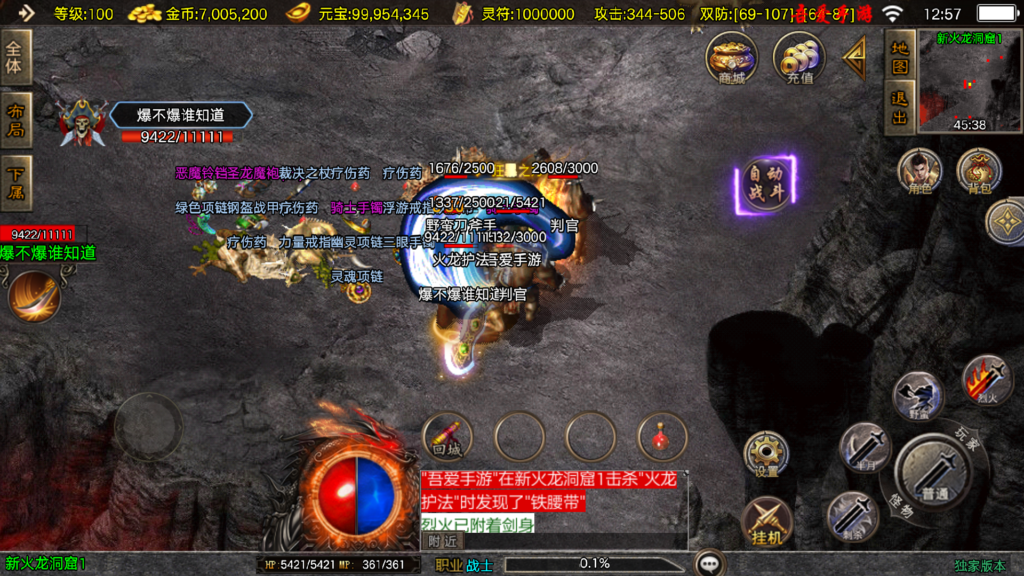This screenshot has width=1024, height=576.
Task: Toggle 挂机 auto-hunt mode
Action: click(767, 521)
